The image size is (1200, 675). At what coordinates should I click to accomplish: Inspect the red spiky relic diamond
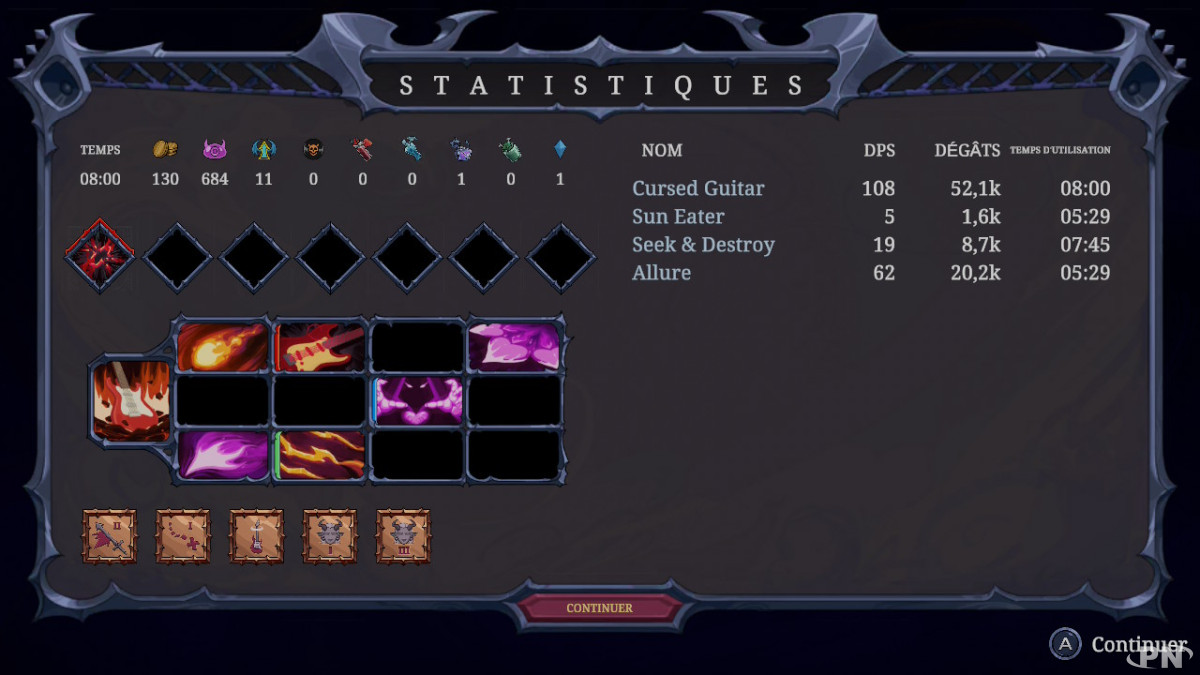click(100, 256)
